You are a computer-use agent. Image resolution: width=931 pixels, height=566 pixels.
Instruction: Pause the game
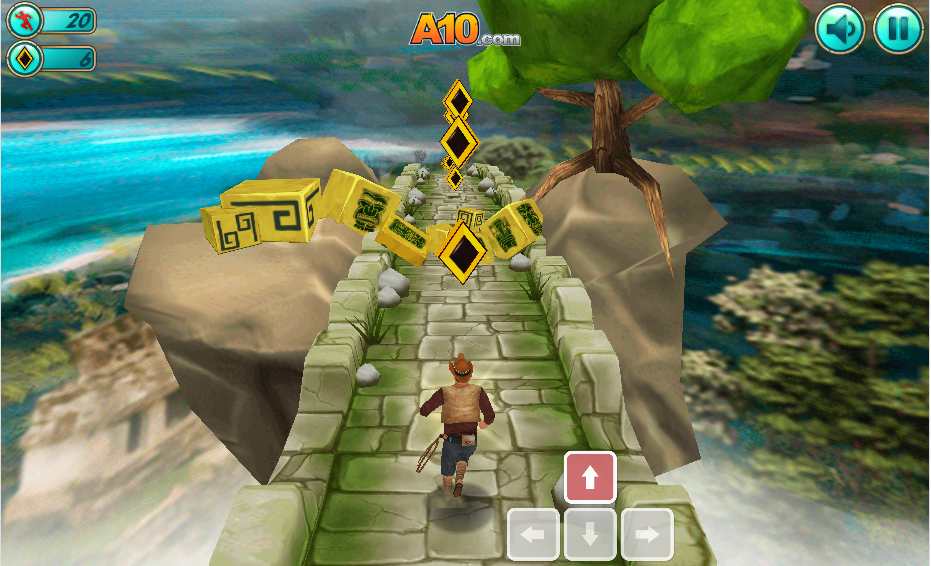point(897,29)
